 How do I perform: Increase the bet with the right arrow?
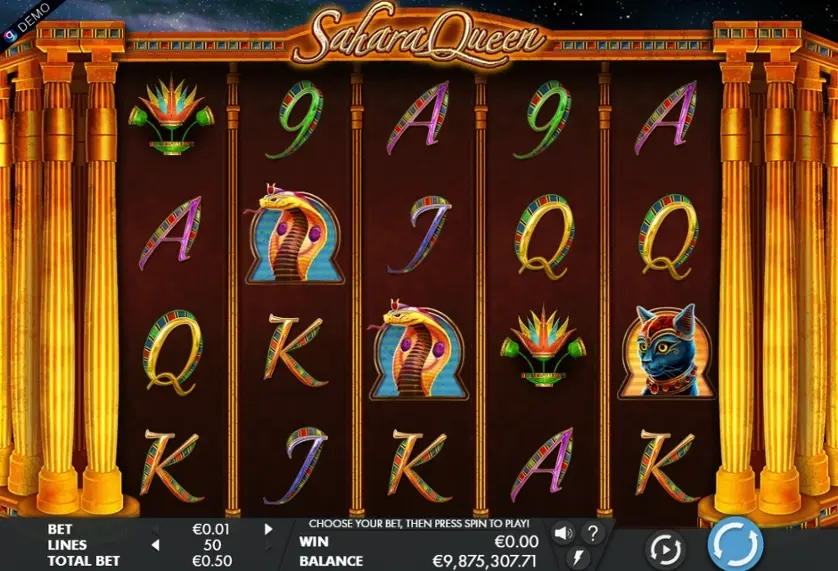(x=268, y=529)
